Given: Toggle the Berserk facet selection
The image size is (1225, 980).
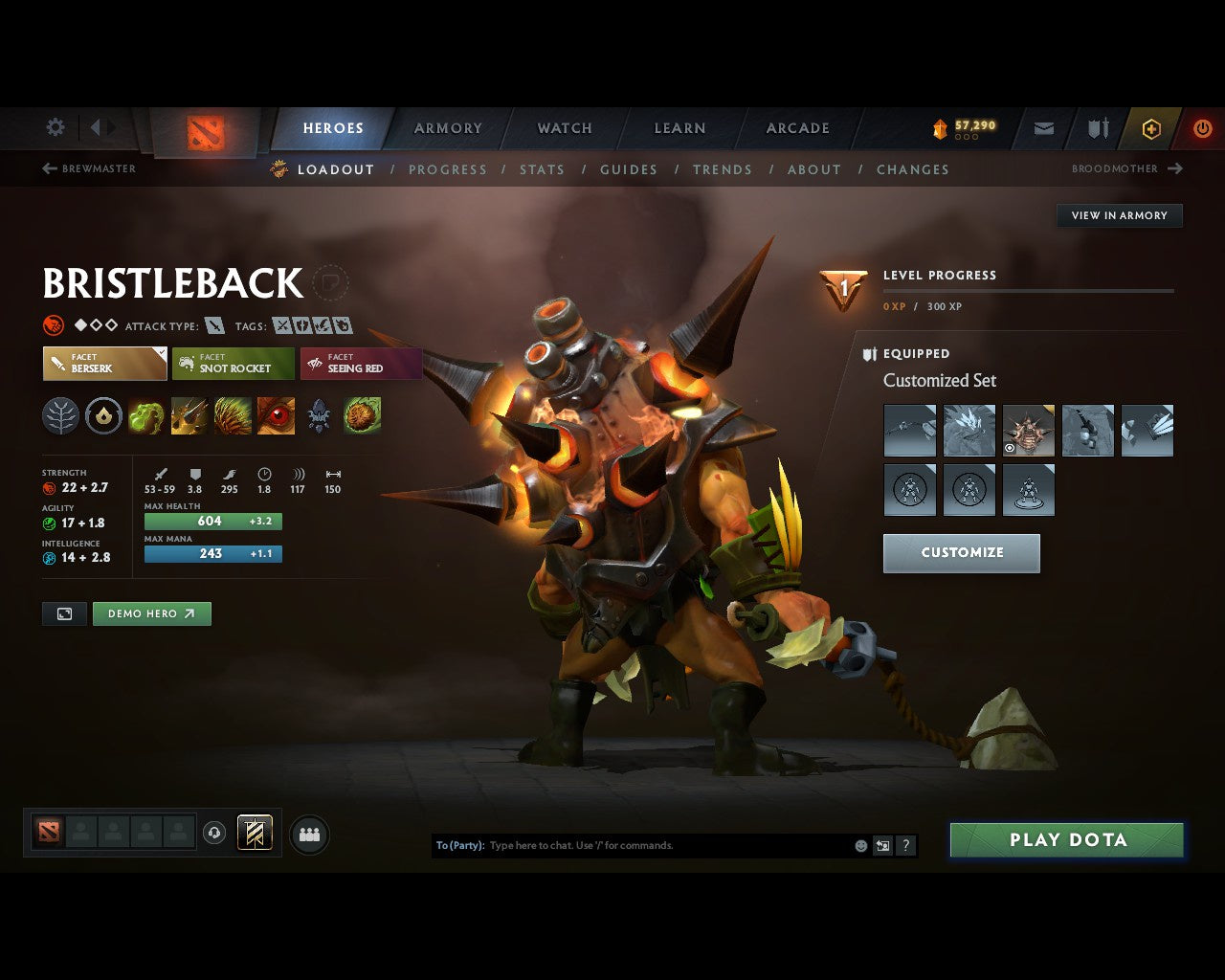Looking at the screenshot, I should pyautogui.click(x=104, y=364).
